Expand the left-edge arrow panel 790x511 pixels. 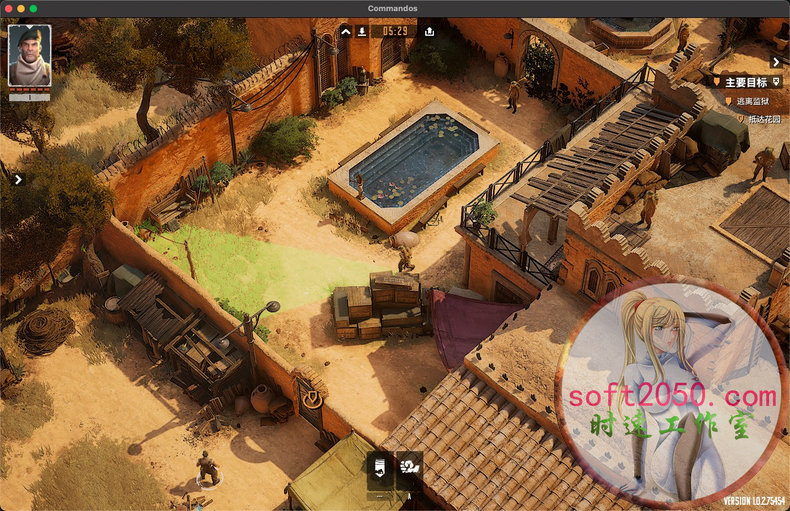pyautogui.click(x=17, y=180)
